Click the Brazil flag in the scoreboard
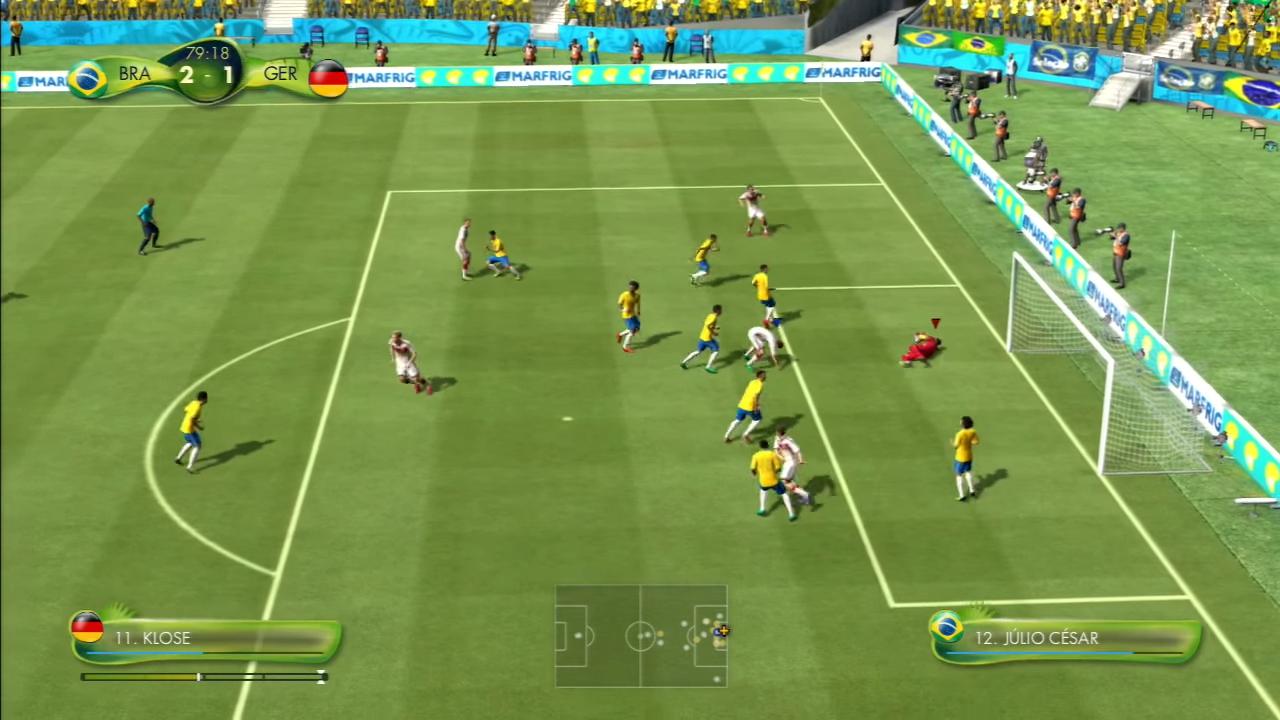Viewport: 1280px width, 720px height. (90, 75)
